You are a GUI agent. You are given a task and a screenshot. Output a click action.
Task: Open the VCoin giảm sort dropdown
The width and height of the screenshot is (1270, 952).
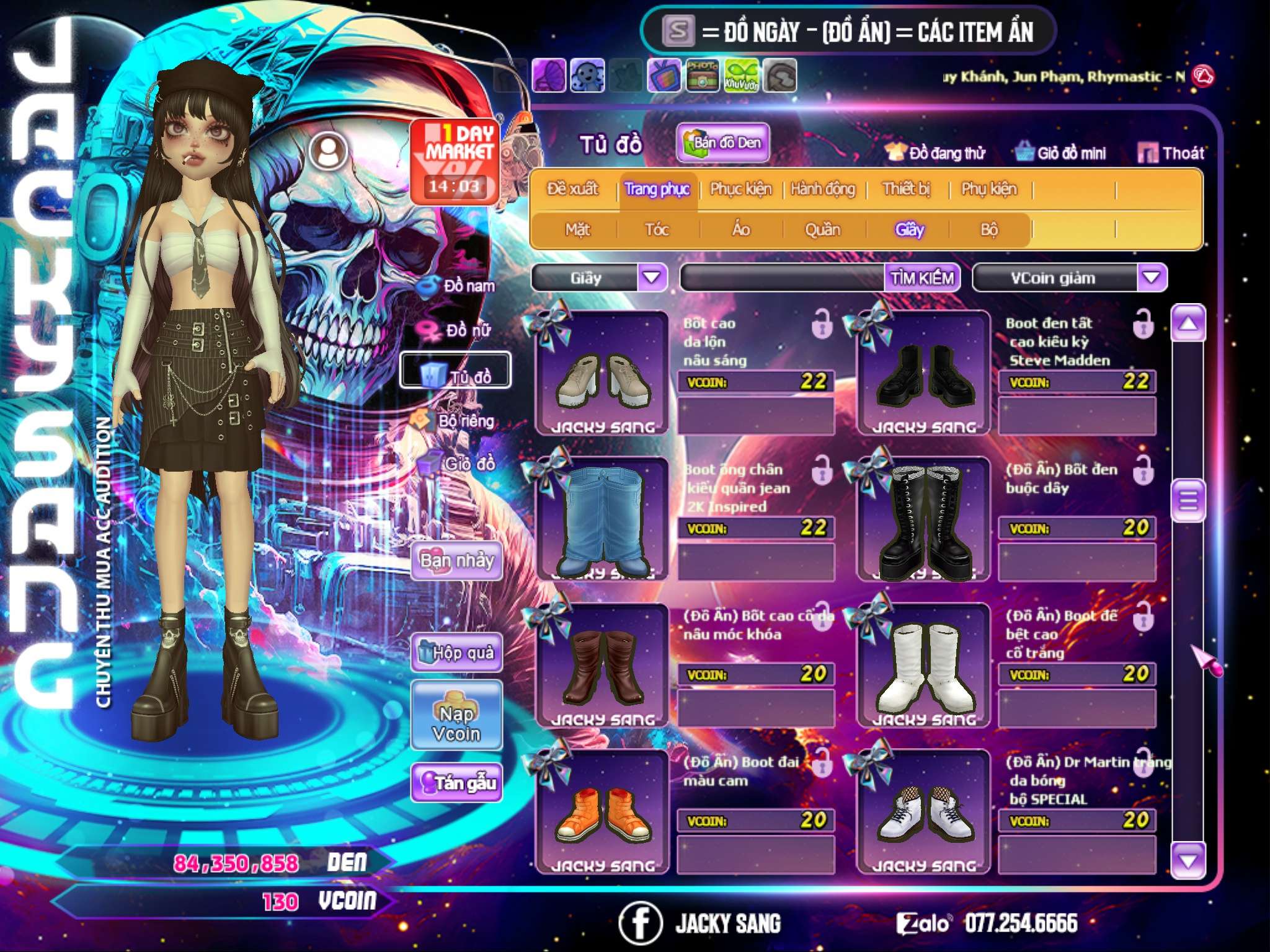point(1152,278)
